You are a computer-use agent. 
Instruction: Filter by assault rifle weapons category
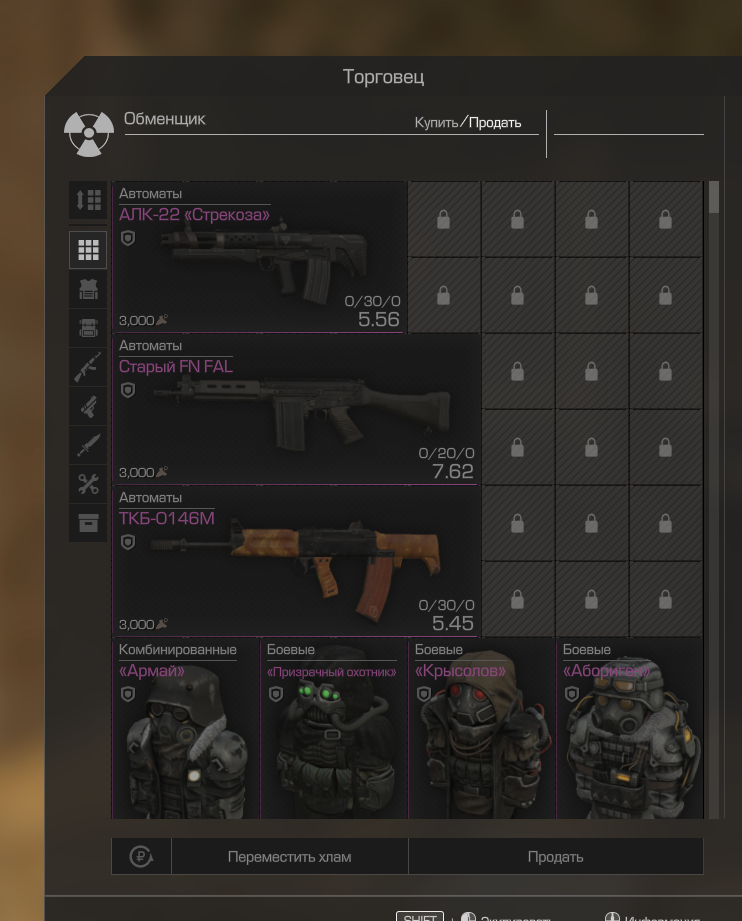click(88, 367)
